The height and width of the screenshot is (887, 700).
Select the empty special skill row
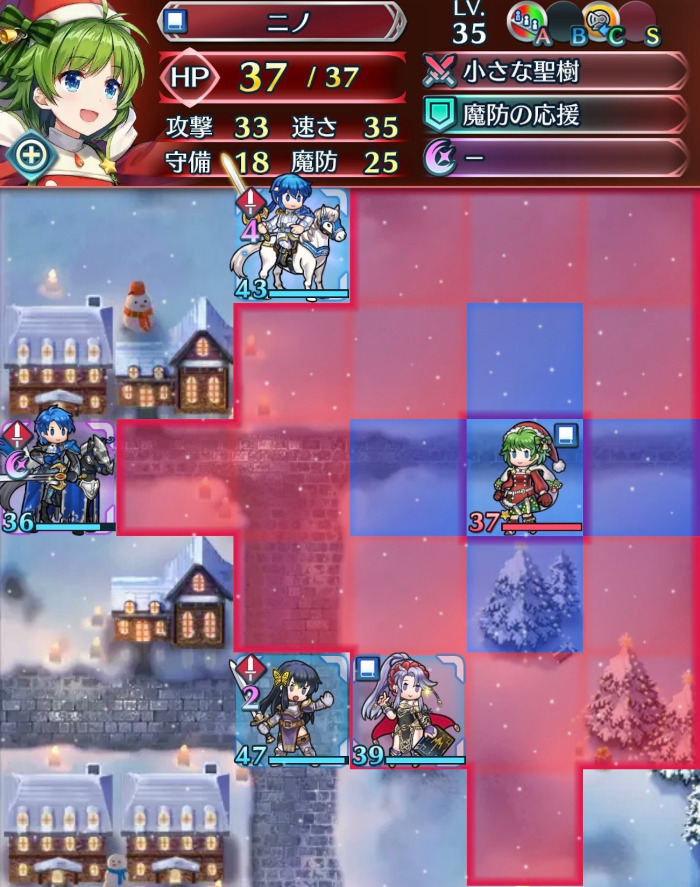[555, 159]
